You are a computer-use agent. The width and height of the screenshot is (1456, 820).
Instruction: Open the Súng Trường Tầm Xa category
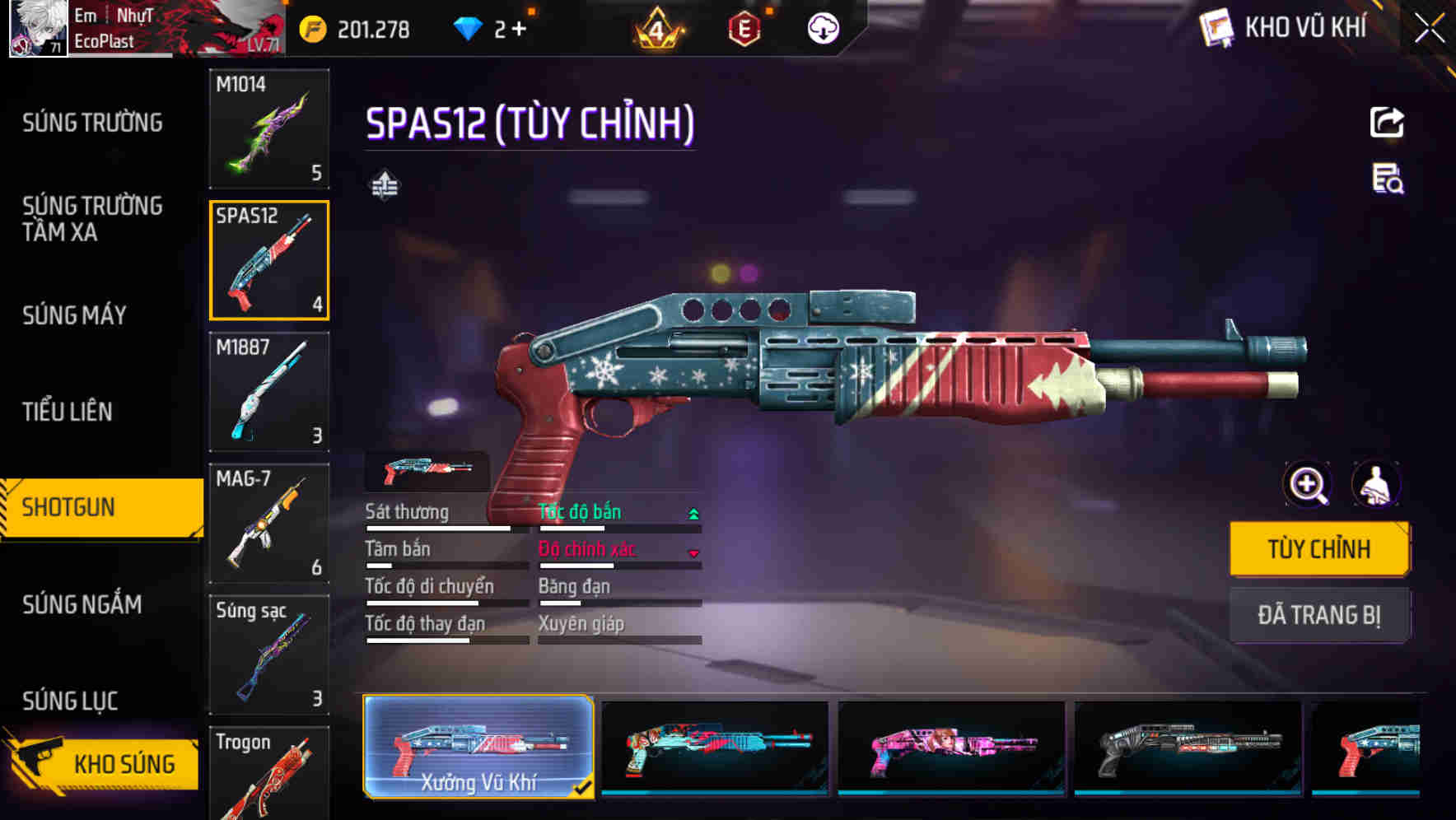(92, 219)
